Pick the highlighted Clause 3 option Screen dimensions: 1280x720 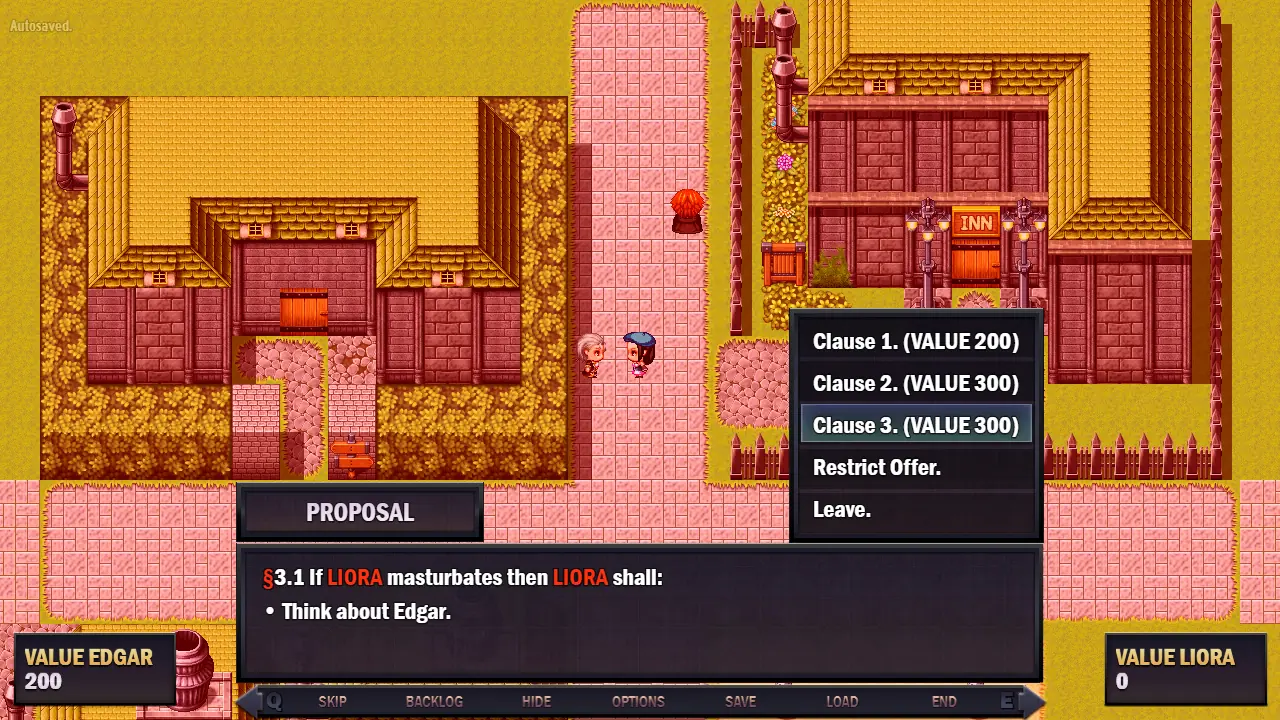pos(915,426)
